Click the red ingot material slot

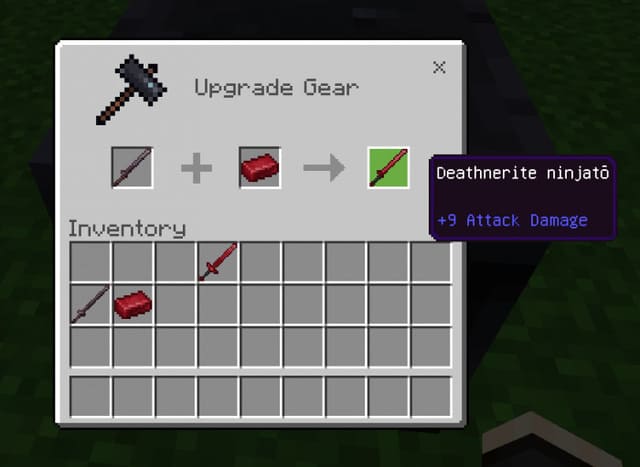[x=260, y=167]
